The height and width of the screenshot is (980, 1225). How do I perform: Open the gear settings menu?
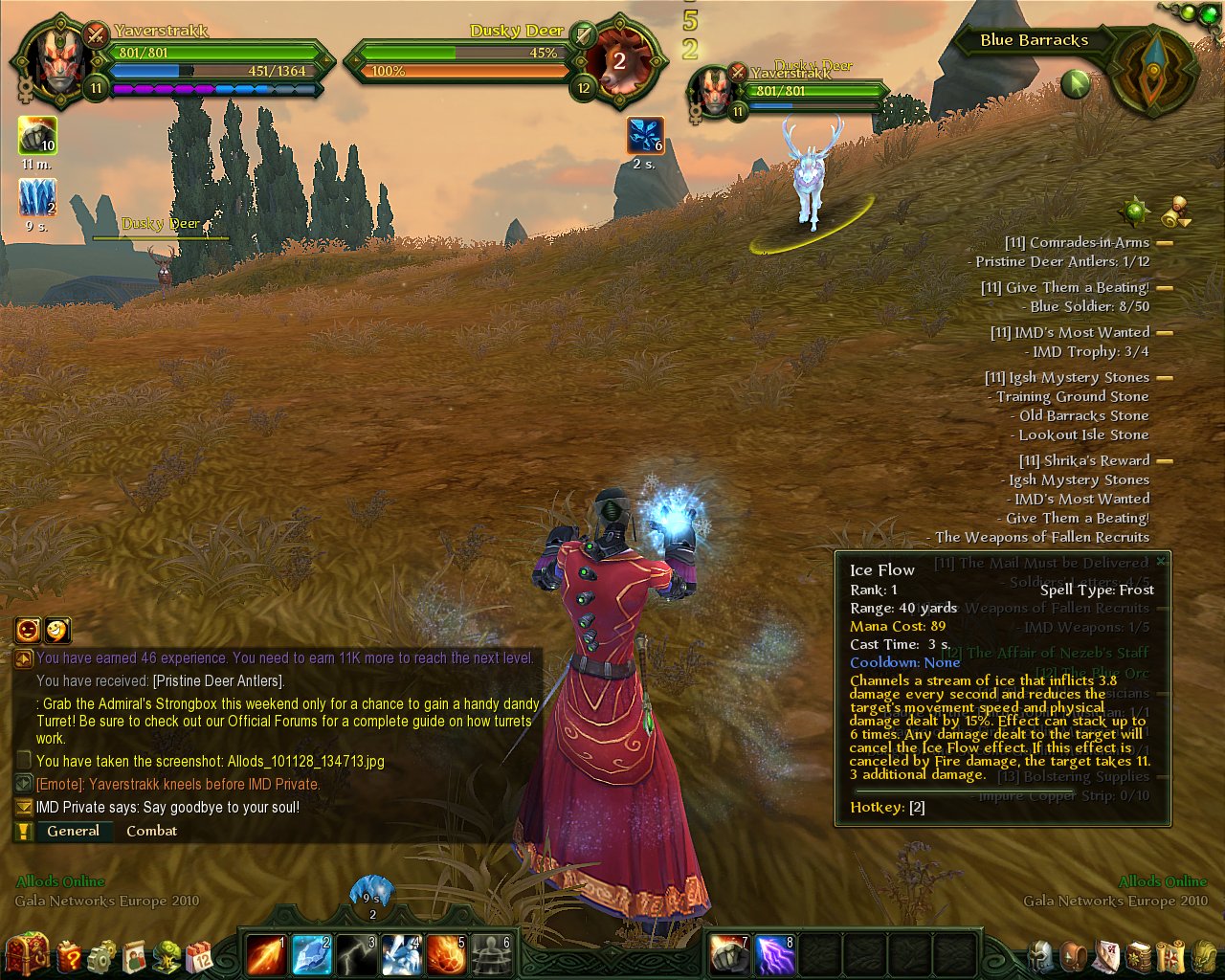click(x=101, y=955)
